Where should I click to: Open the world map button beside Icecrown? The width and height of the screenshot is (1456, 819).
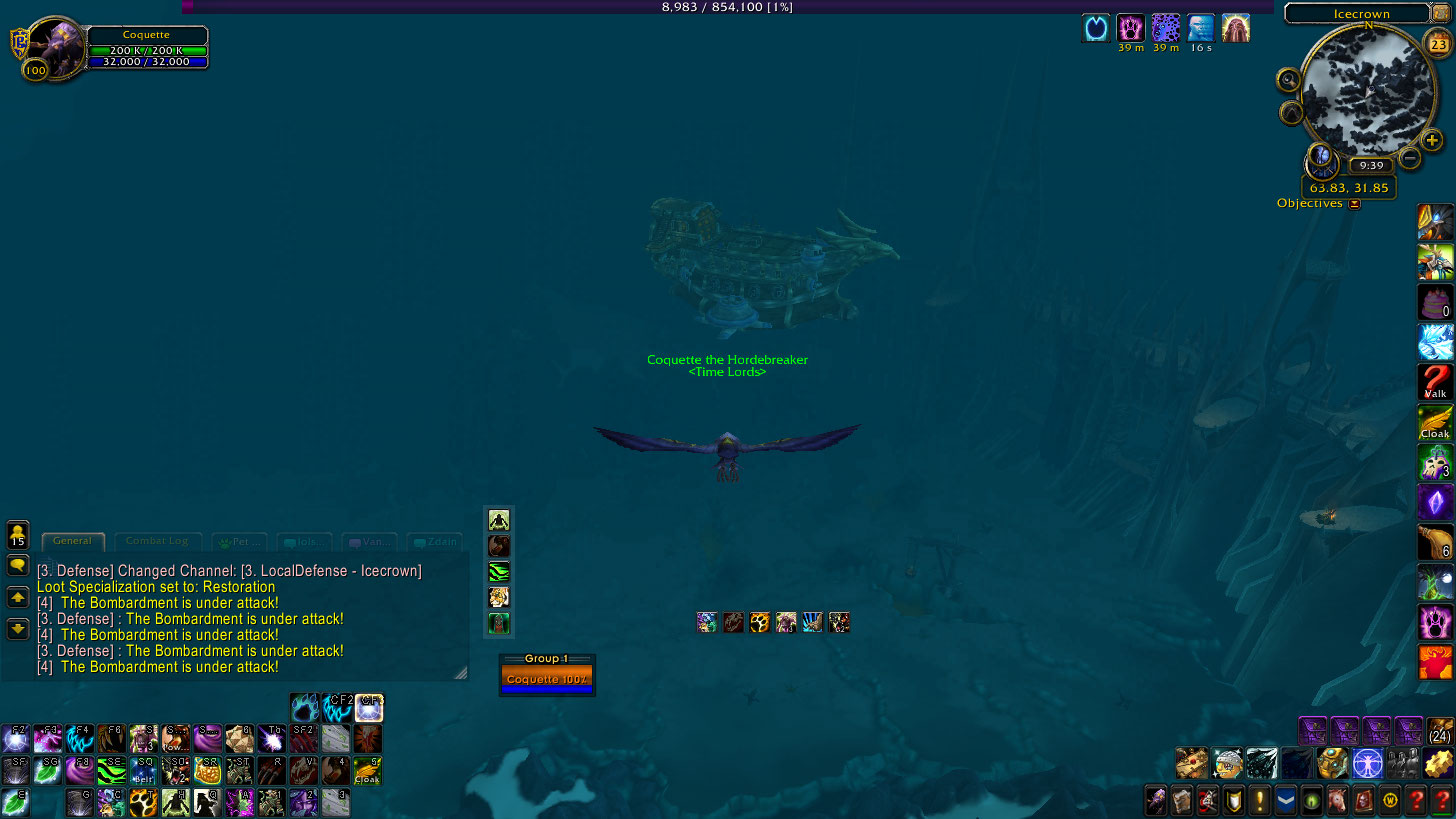pos(1443,13)
